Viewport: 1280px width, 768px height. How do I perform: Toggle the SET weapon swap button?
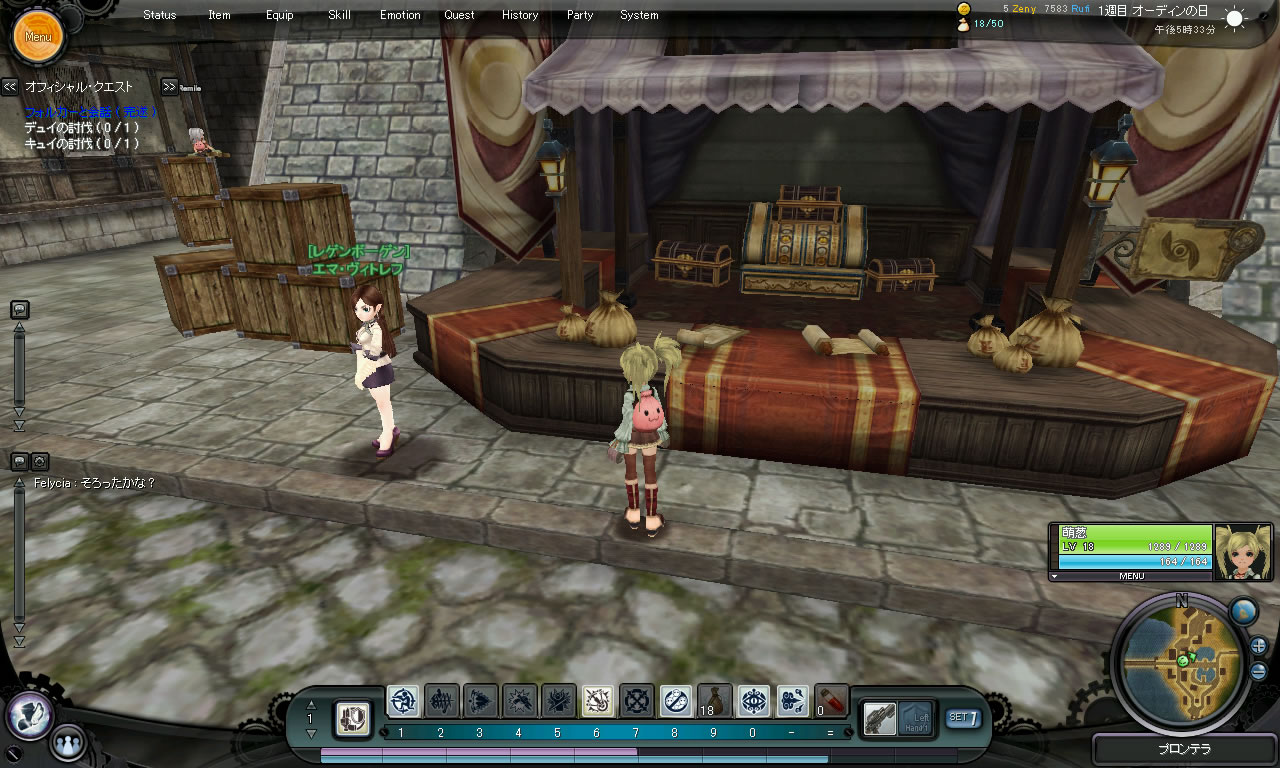pos(963,717)
